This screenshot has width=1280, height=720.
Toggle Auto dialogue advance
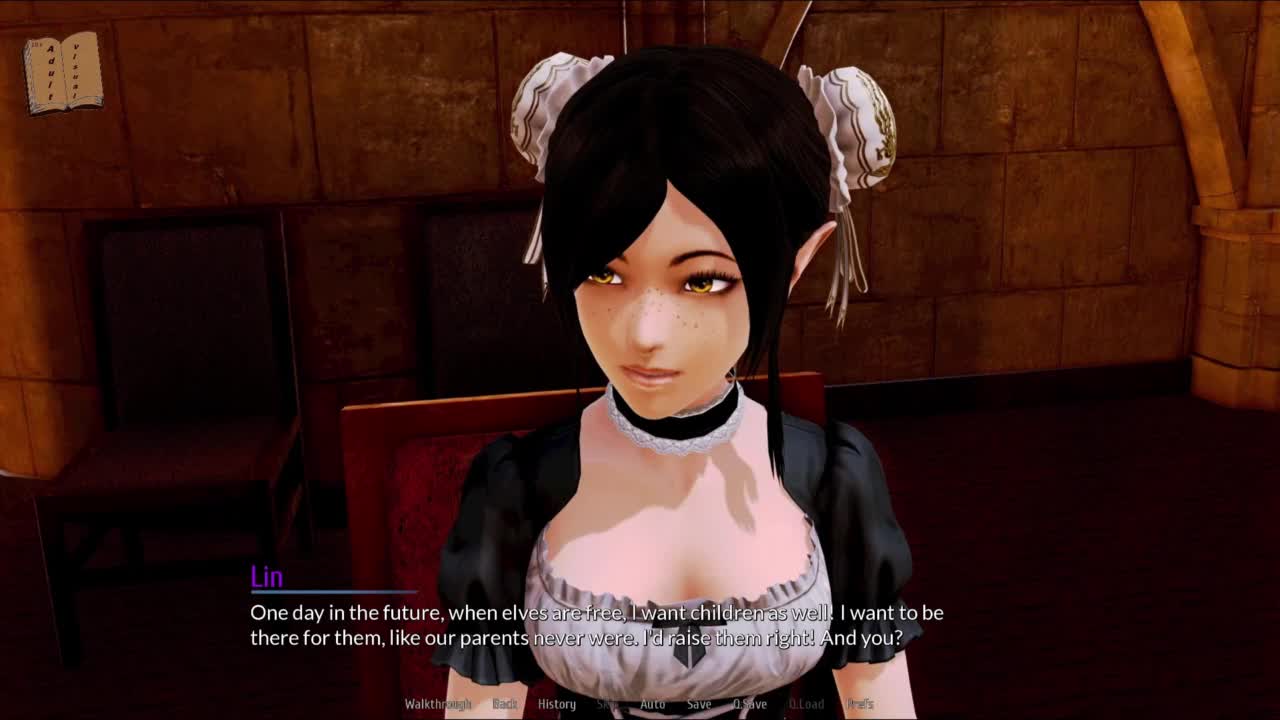point(652,704)
